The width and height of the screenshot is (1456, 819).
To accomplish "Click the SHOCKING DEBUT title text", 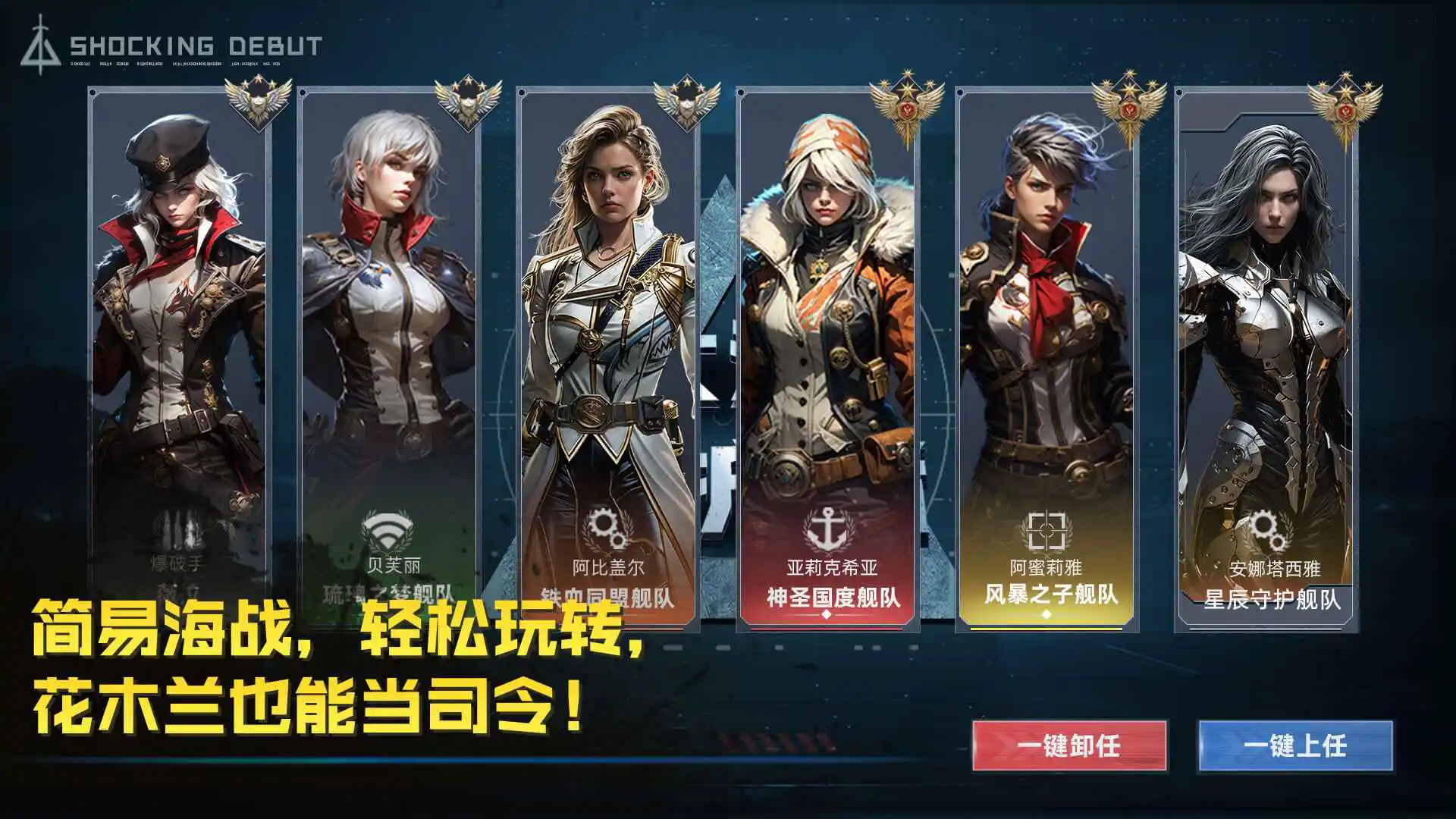I will [195, 43].
